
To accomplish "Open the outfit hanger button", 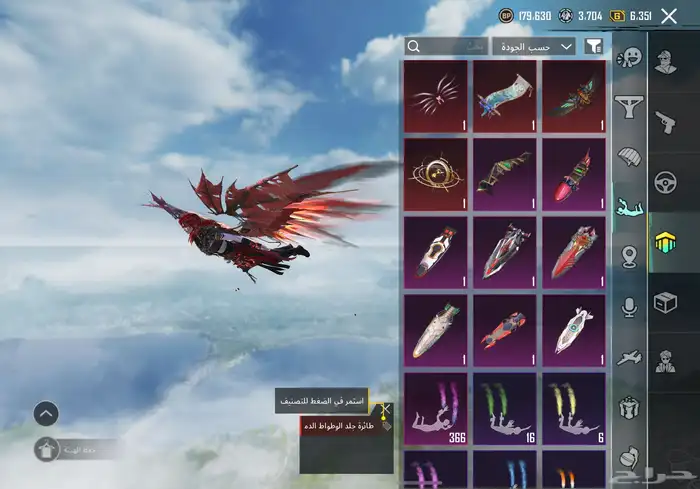I will tap(47, 450).
